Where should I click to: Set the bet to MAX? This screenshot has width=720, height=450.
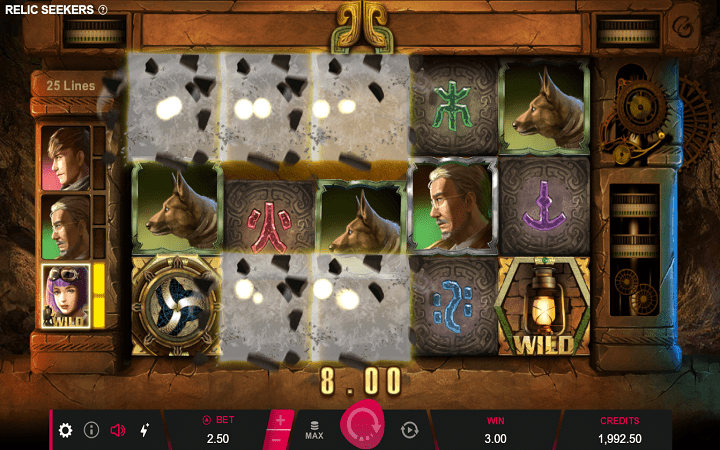[314, 430]
